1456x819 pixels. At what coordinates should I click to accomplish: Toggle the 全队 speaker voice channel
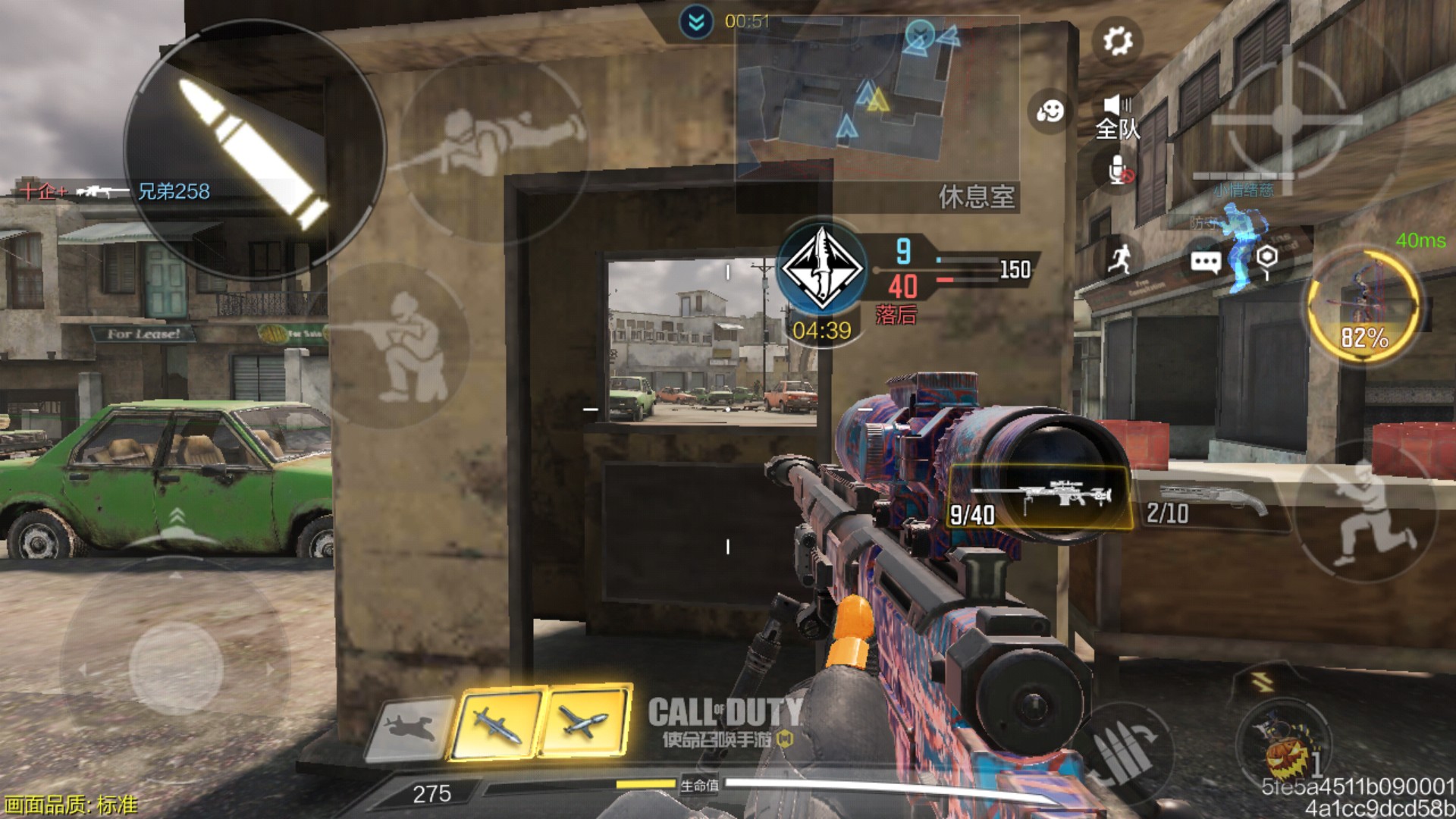click(x=1117, y=118)
